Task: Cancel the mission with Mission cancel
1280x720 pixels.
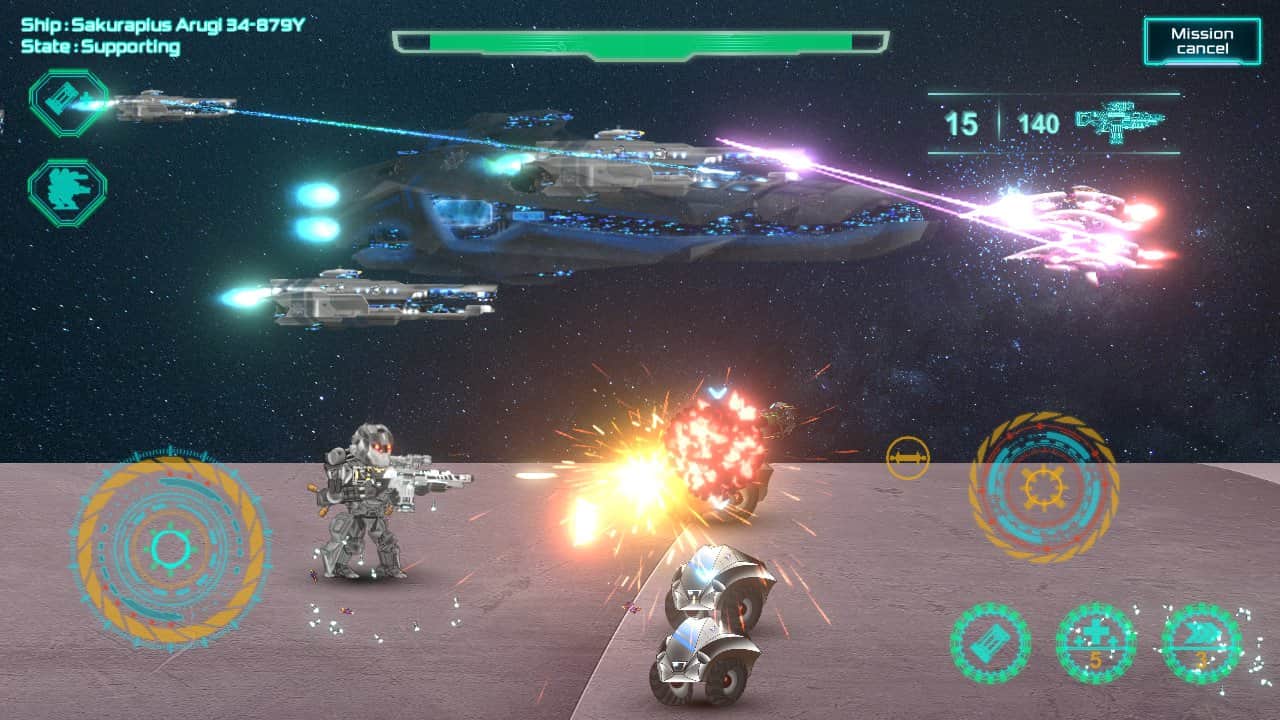Action: (x=1202, y=41)
